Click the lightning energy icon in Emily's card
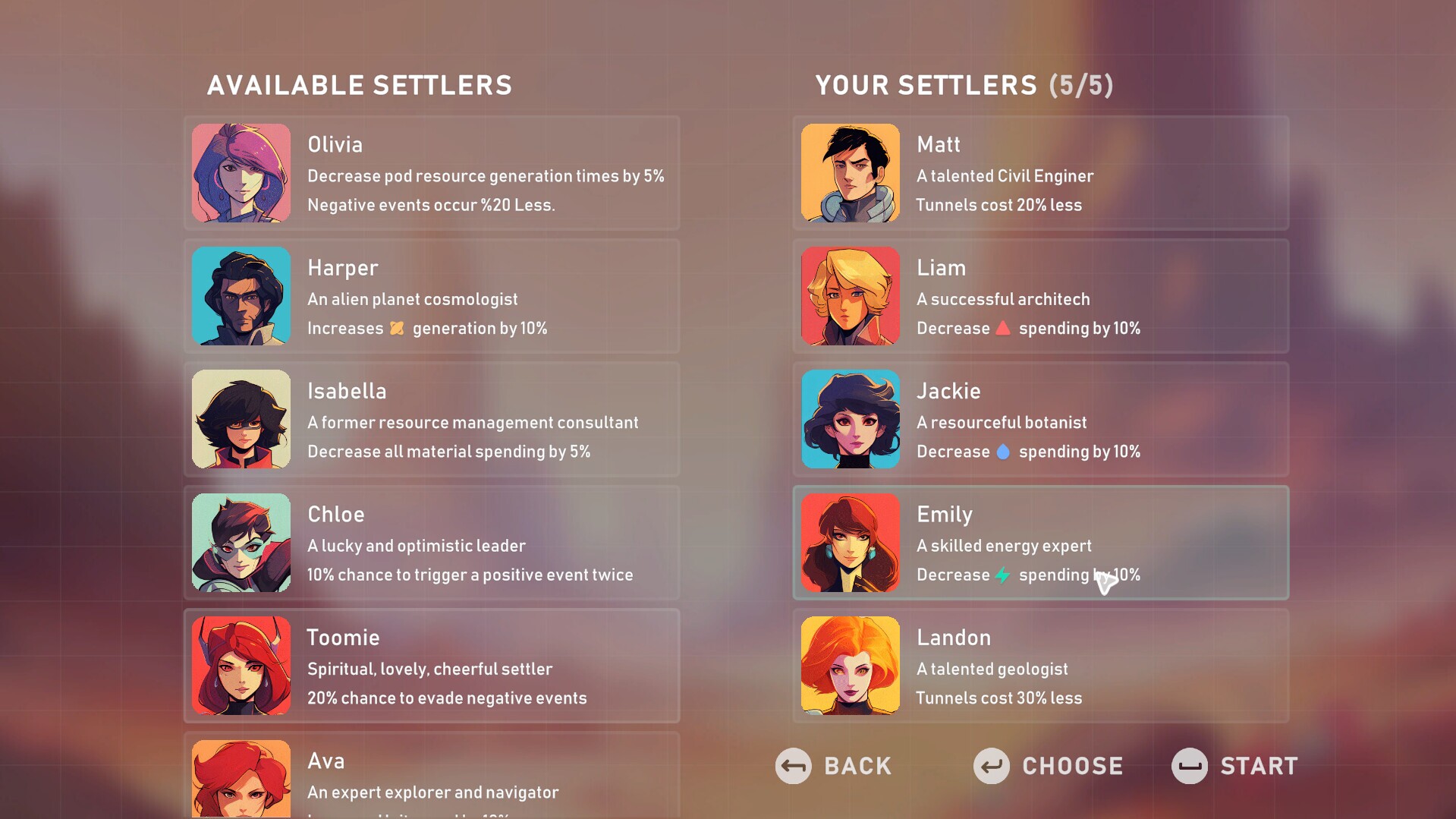 pyautogui.click(x=1004, y=575)
